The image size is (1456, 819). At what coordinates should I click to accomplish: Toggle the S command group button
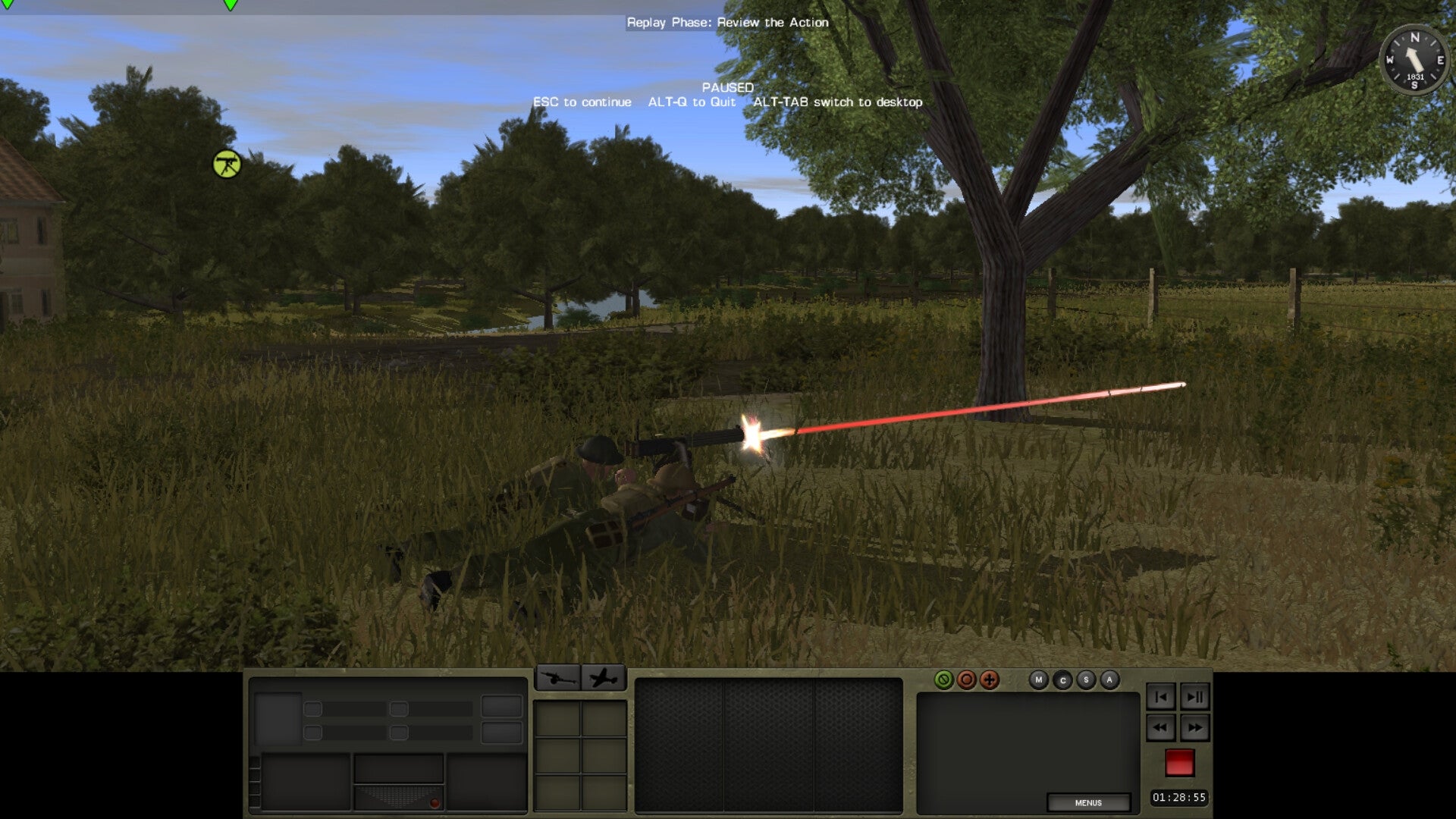tap(1087, 681)
